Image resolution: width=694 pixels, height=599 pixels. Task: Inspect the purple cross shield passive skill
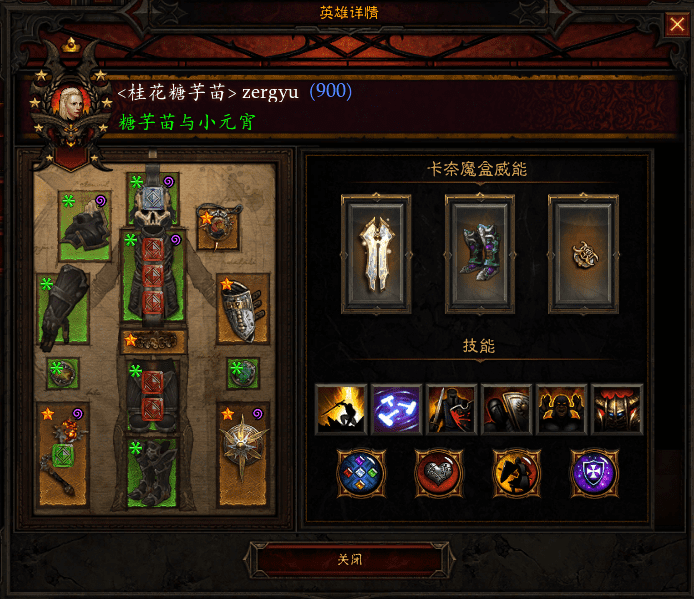[595, 474]
